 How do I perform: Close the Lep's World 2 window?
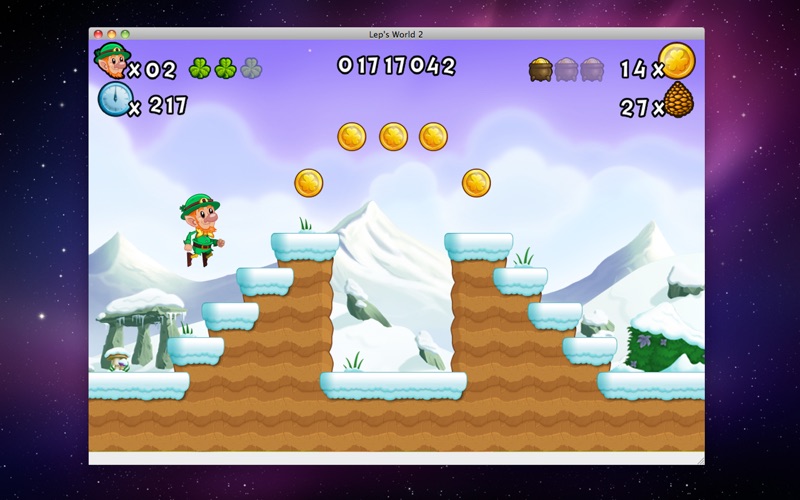[x=98, y=34]
